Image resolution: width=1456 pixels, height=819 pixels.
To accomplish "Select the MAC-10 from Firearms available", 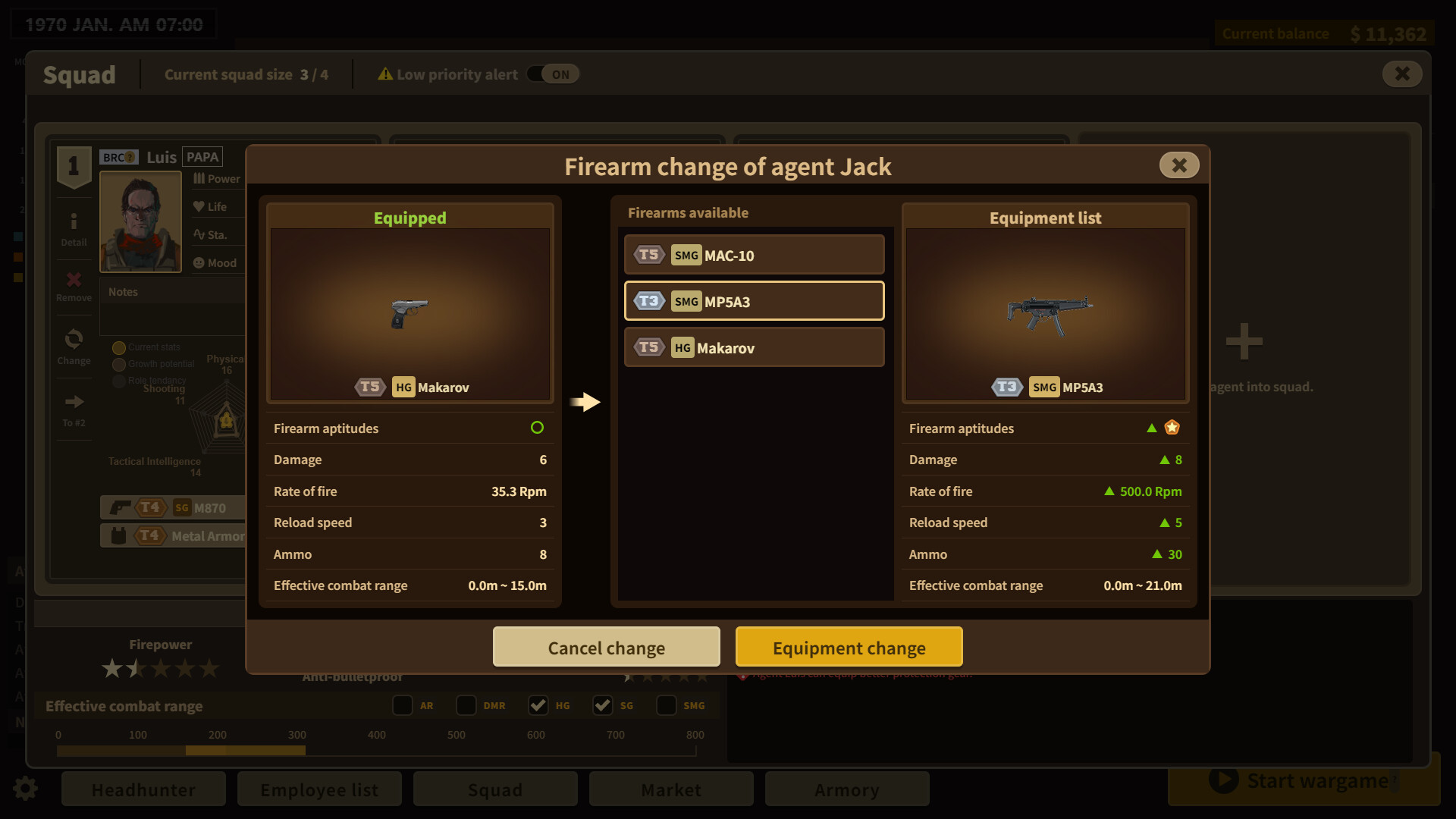I will click(x=754, y=254).
